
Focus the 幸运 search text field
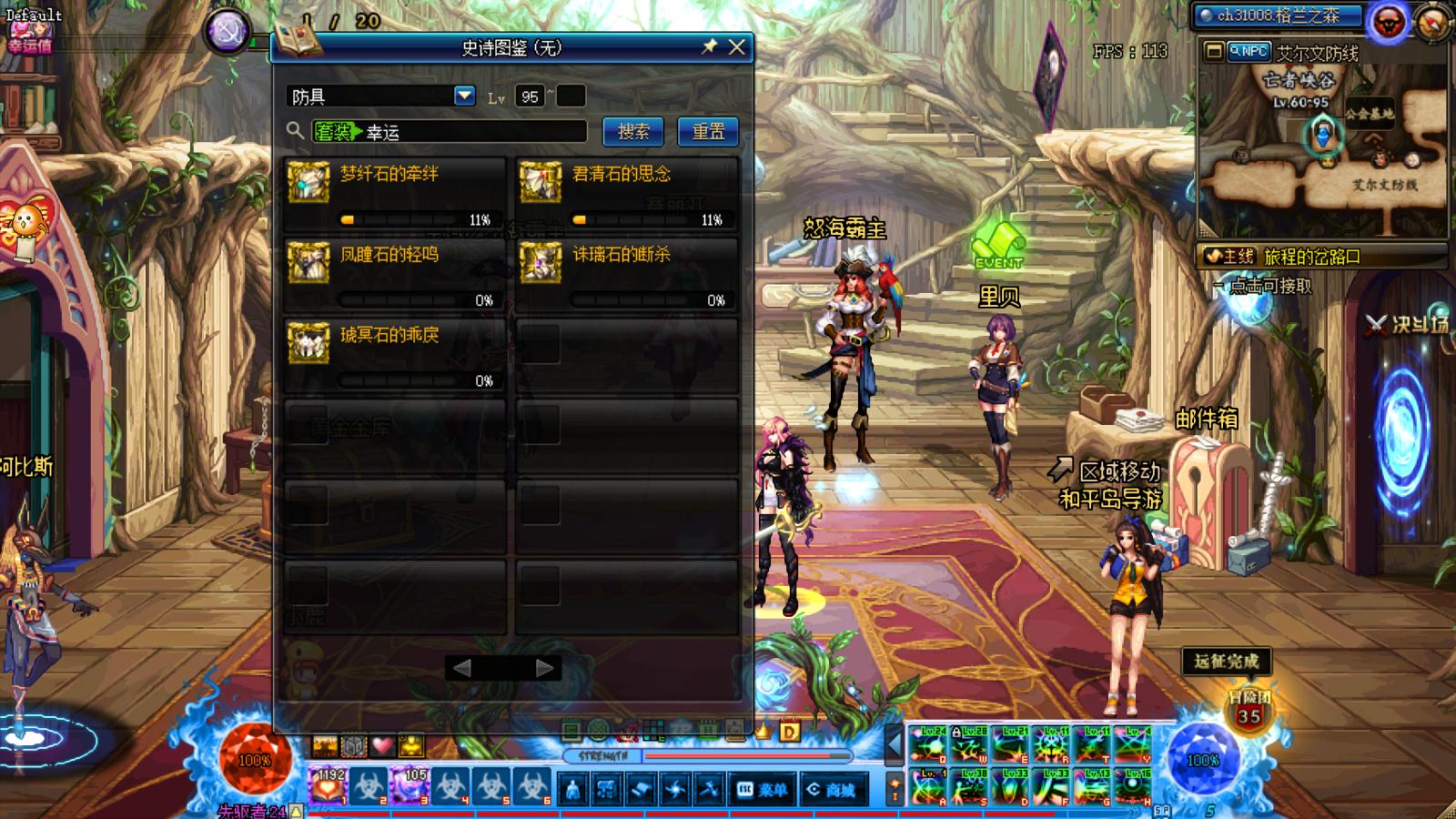click(473, 132)
